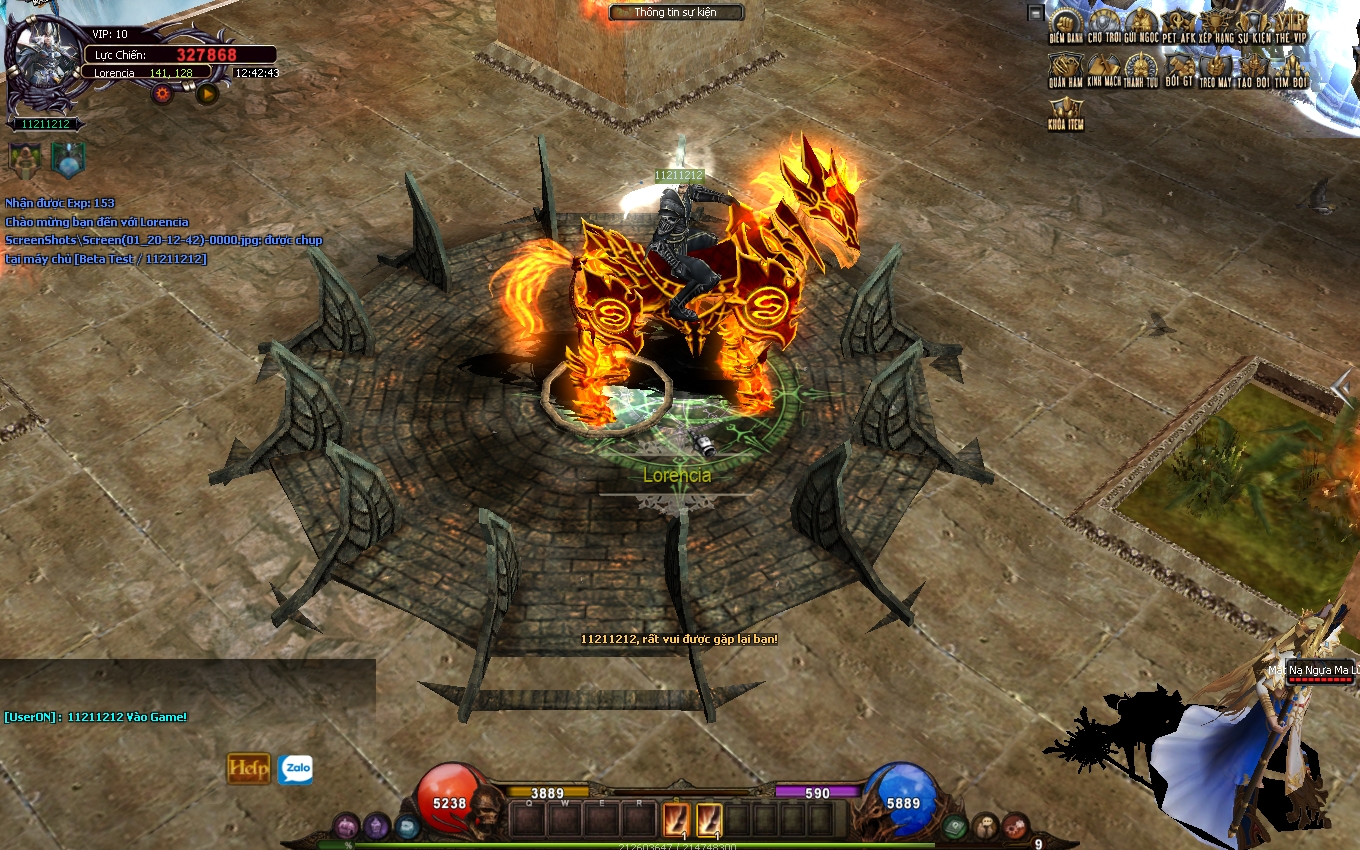Open the Quân Hàm rank menu
The height and width of the screenshot is (850, 1360).
[1066, 68]
